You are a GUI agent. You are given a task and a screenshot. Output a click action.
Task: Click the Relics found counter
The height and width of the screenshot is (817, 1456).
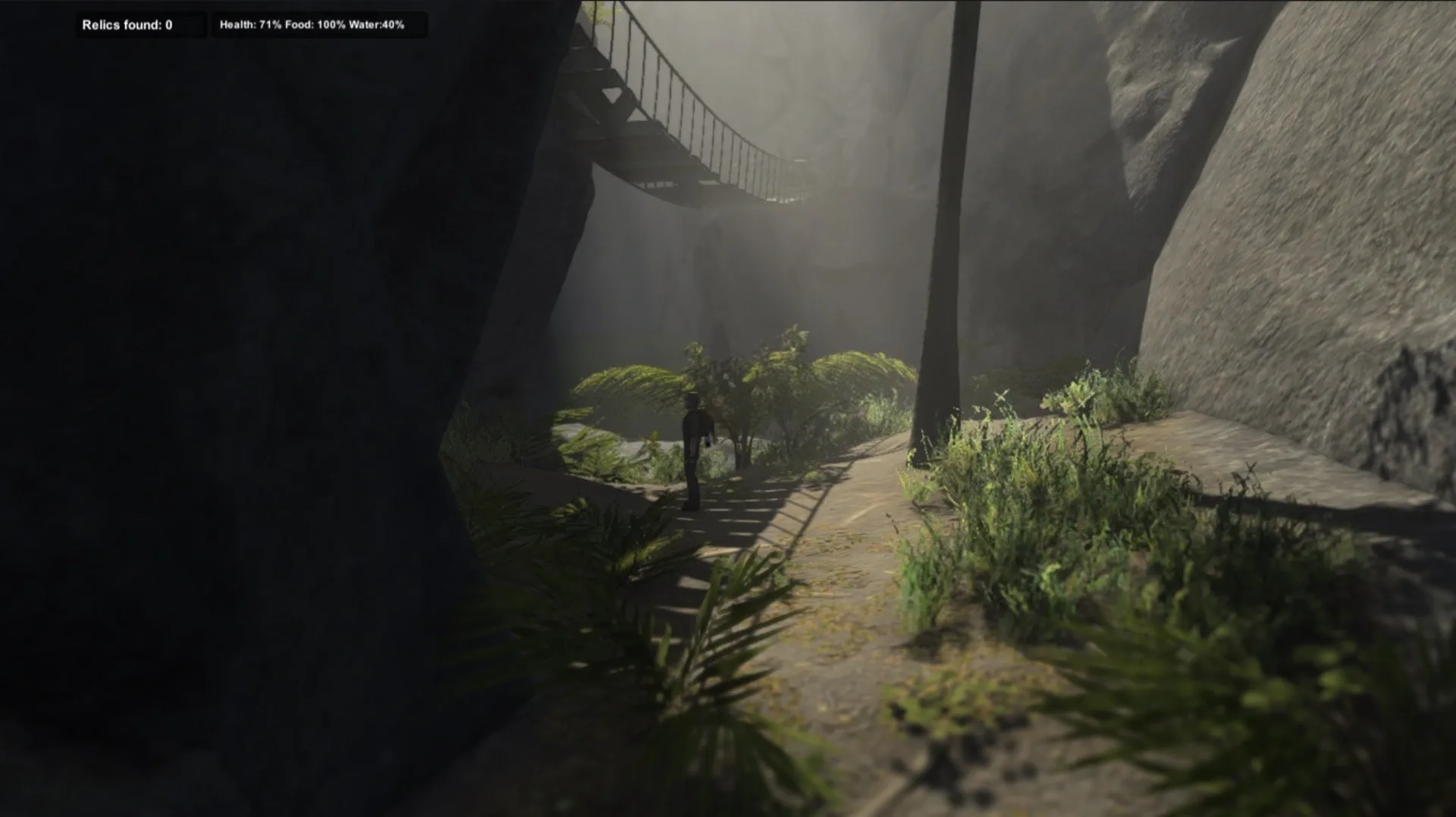click(x=126, y=24)
